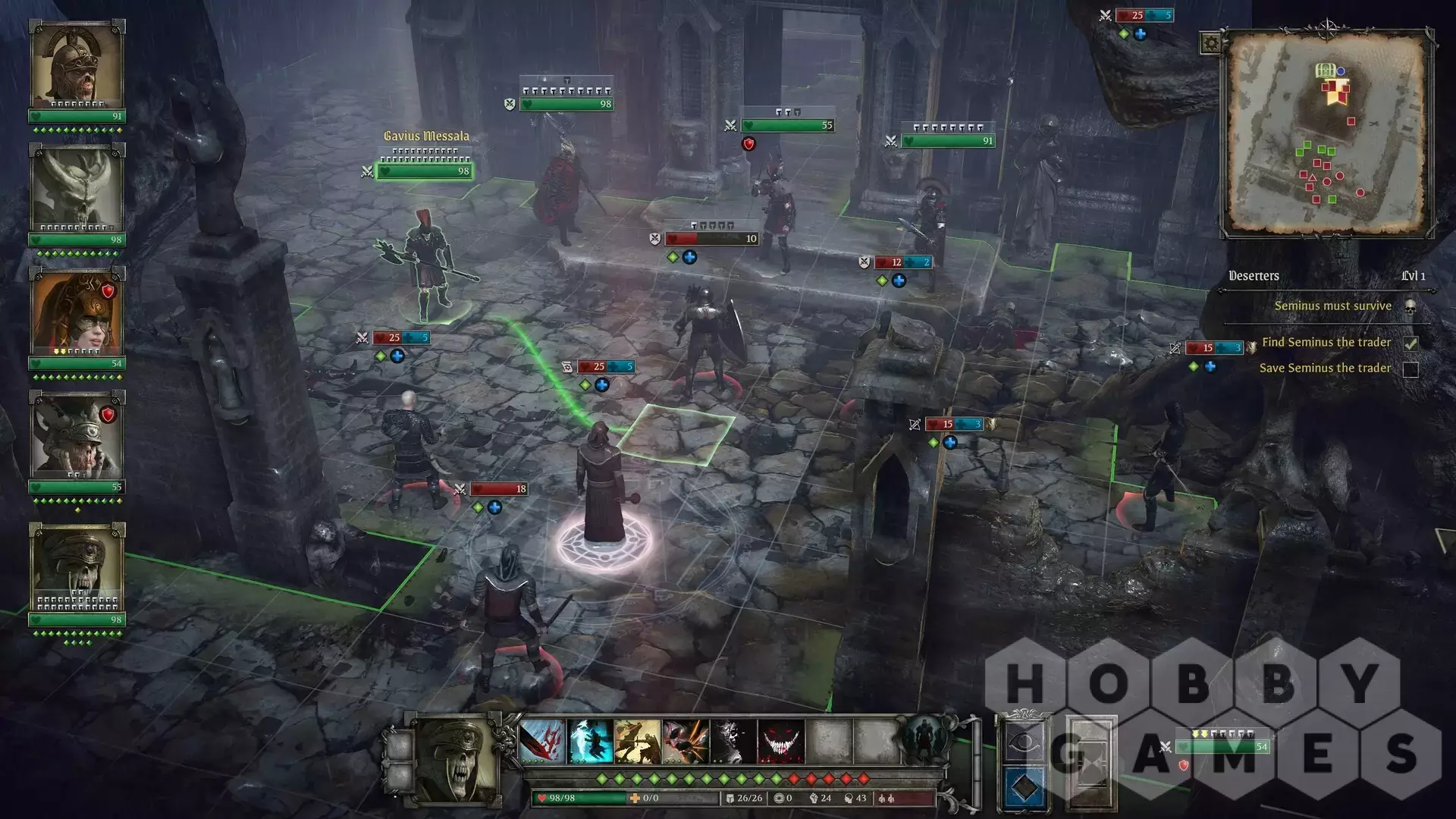Open the active hero's skull portrait panel

[457, 758]
